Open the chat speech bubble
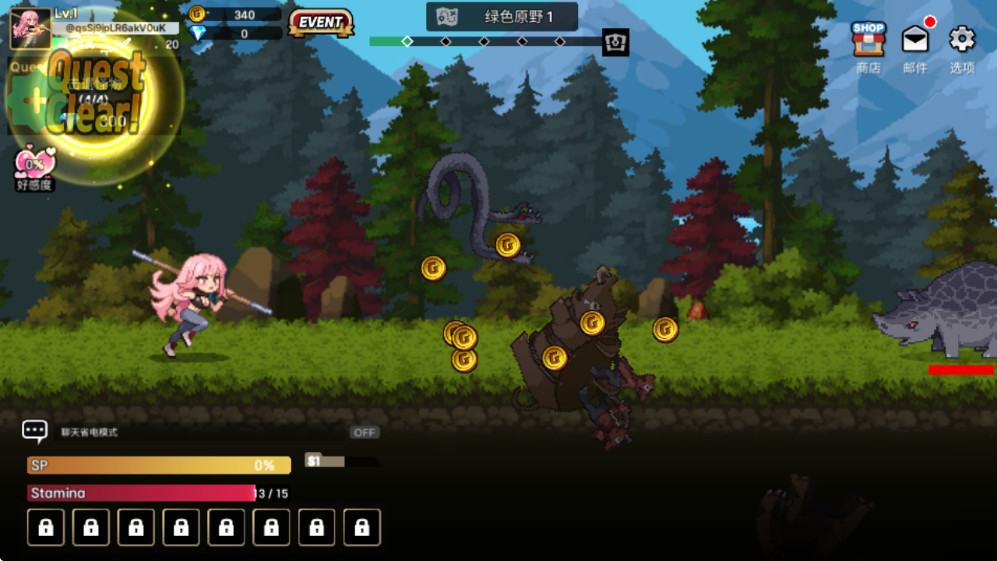The height and width of the screenshot is (561, 997). [35, 431]
